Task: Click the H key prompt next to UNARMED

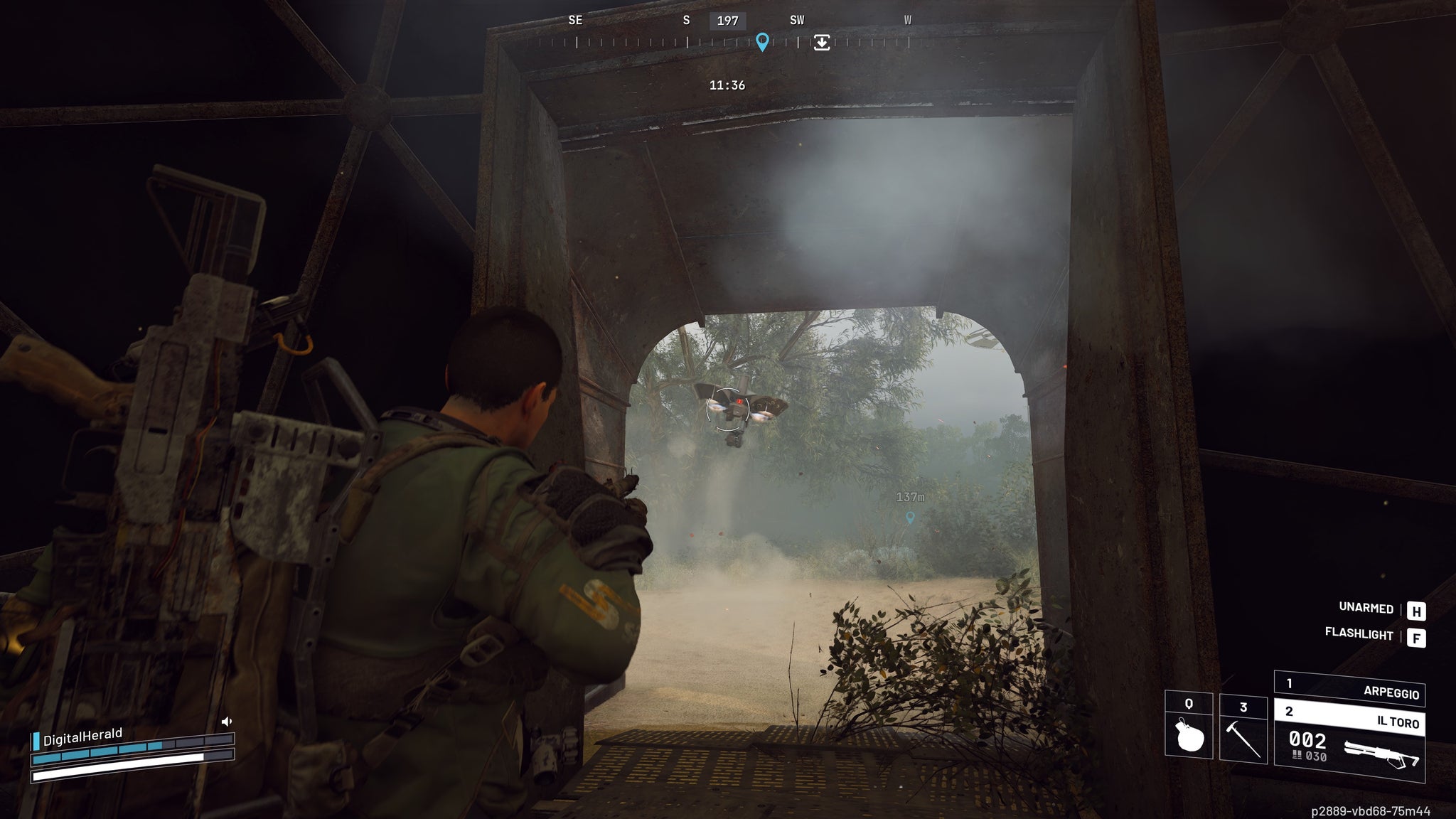Action: (1415, 609)
